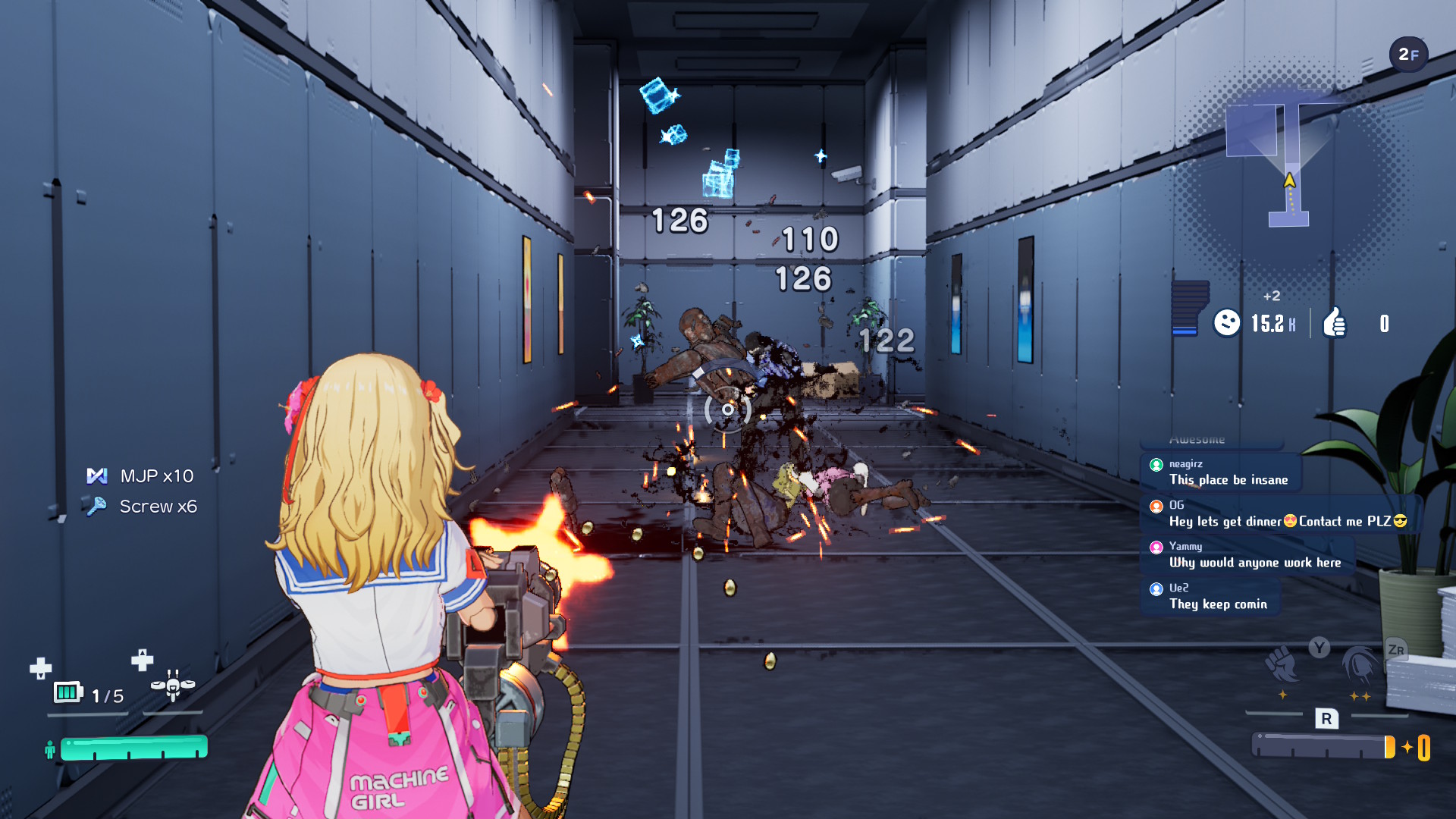Select the viewer count smiley icon
Screen dimensions: 1456x819
pos(1226,323)
